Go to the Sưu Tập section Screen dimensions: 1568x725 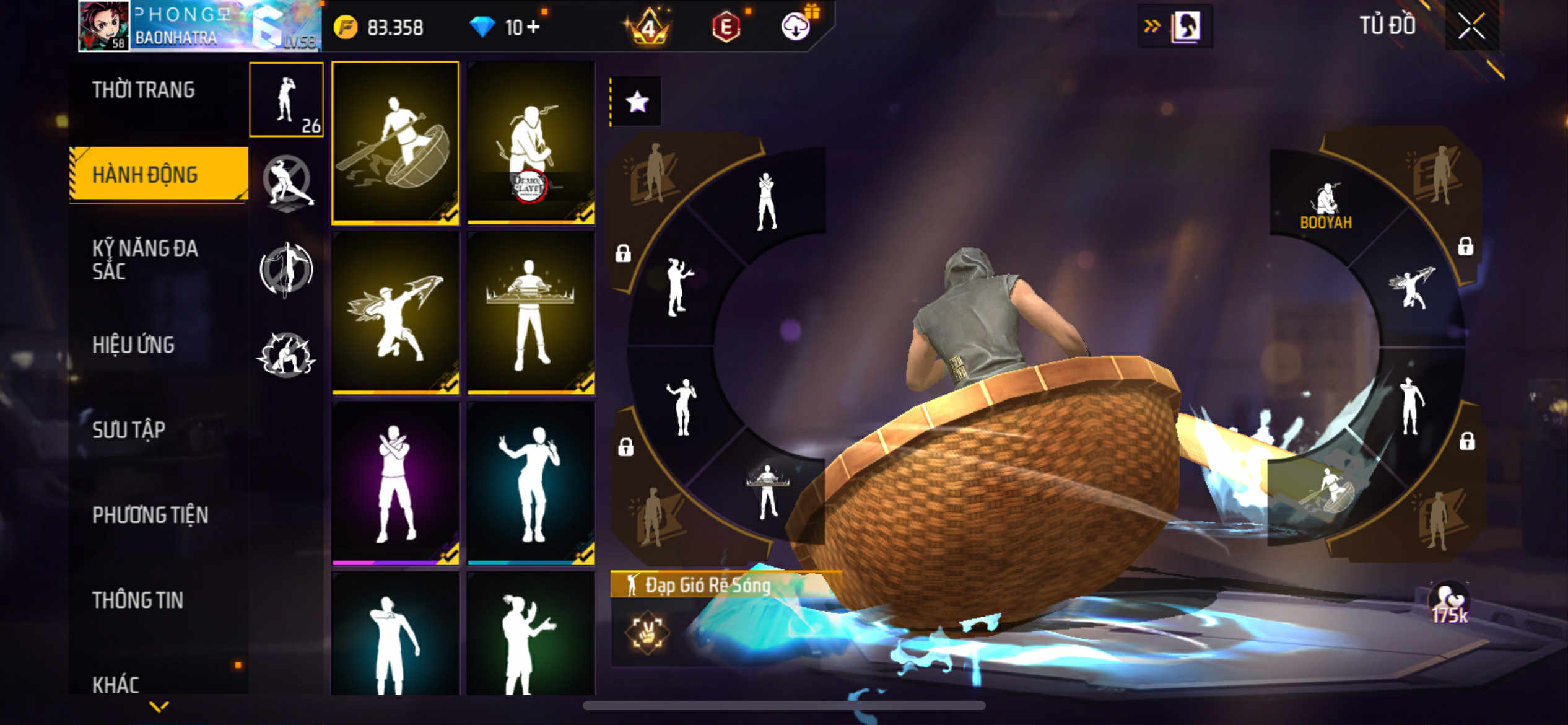pos(129,430)
